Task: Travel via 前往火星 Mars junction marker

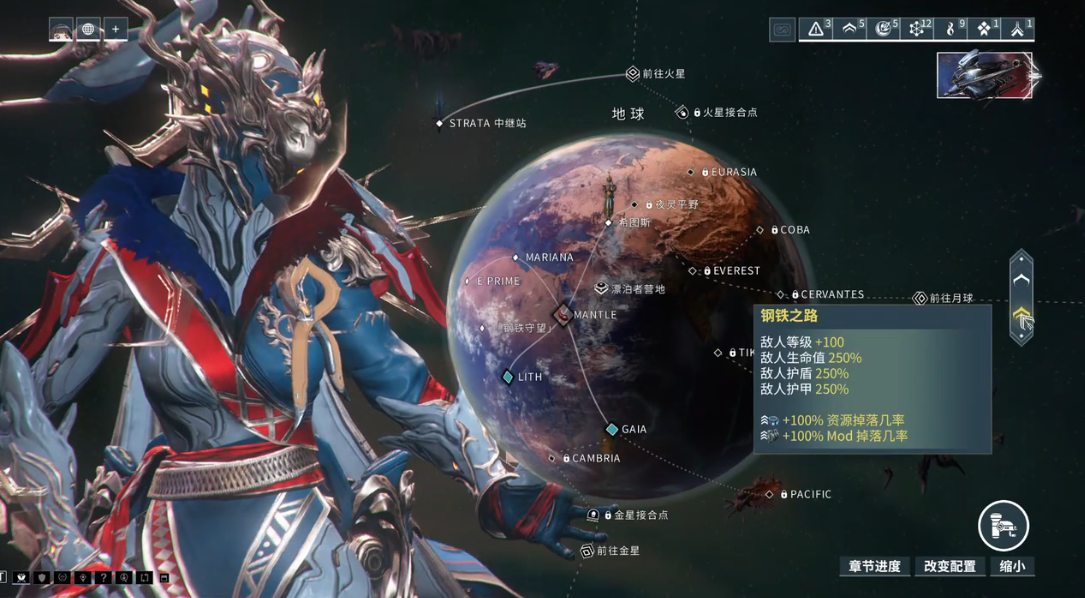Action: pos(633,74)
